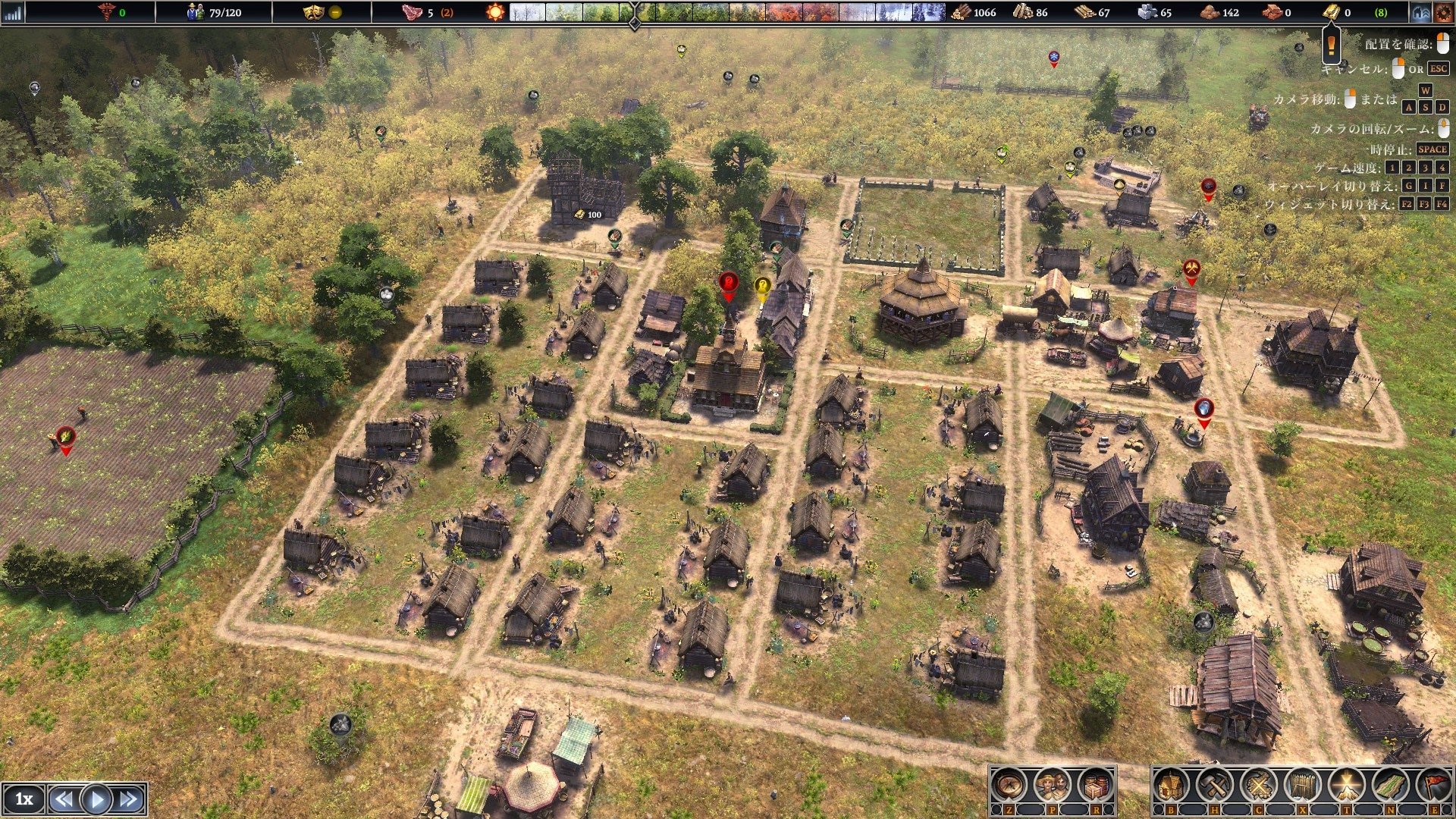Screen dimensions: 1456x819
Task: Open the road and field strip tool
Action: click(x=1391, y=786)
